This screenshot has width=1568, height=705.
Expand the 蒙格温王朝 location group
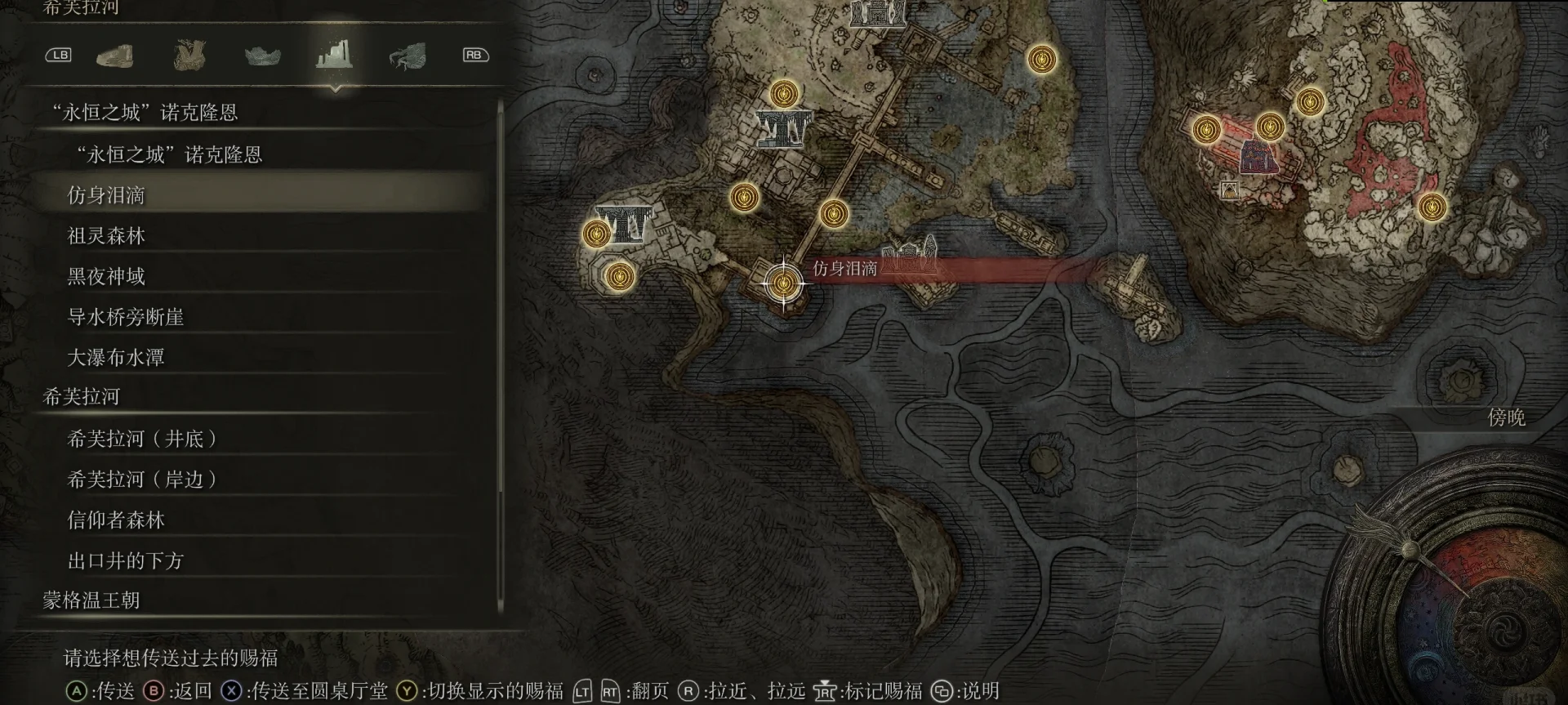point(90,600)
